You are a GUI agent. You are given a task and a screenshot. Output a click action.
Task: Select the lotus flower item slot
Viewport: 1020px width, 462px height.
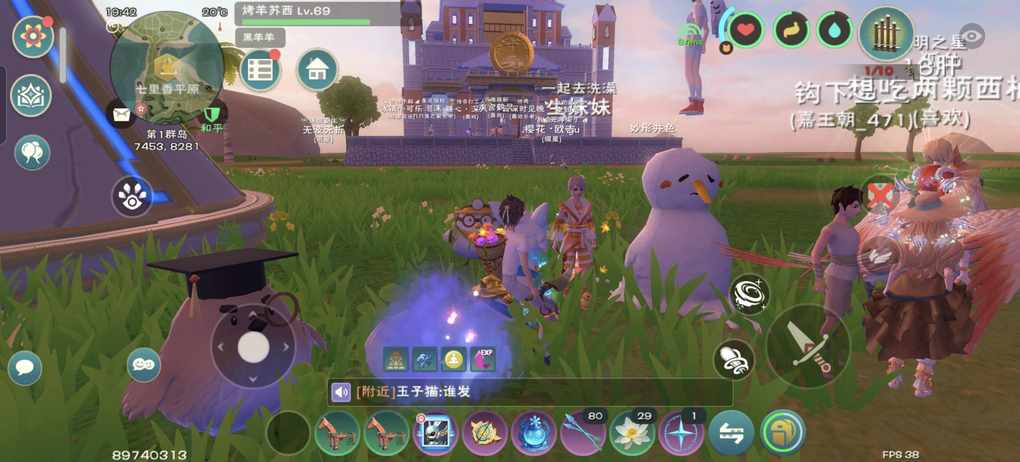pyautogui.click(x=631, y=434)
